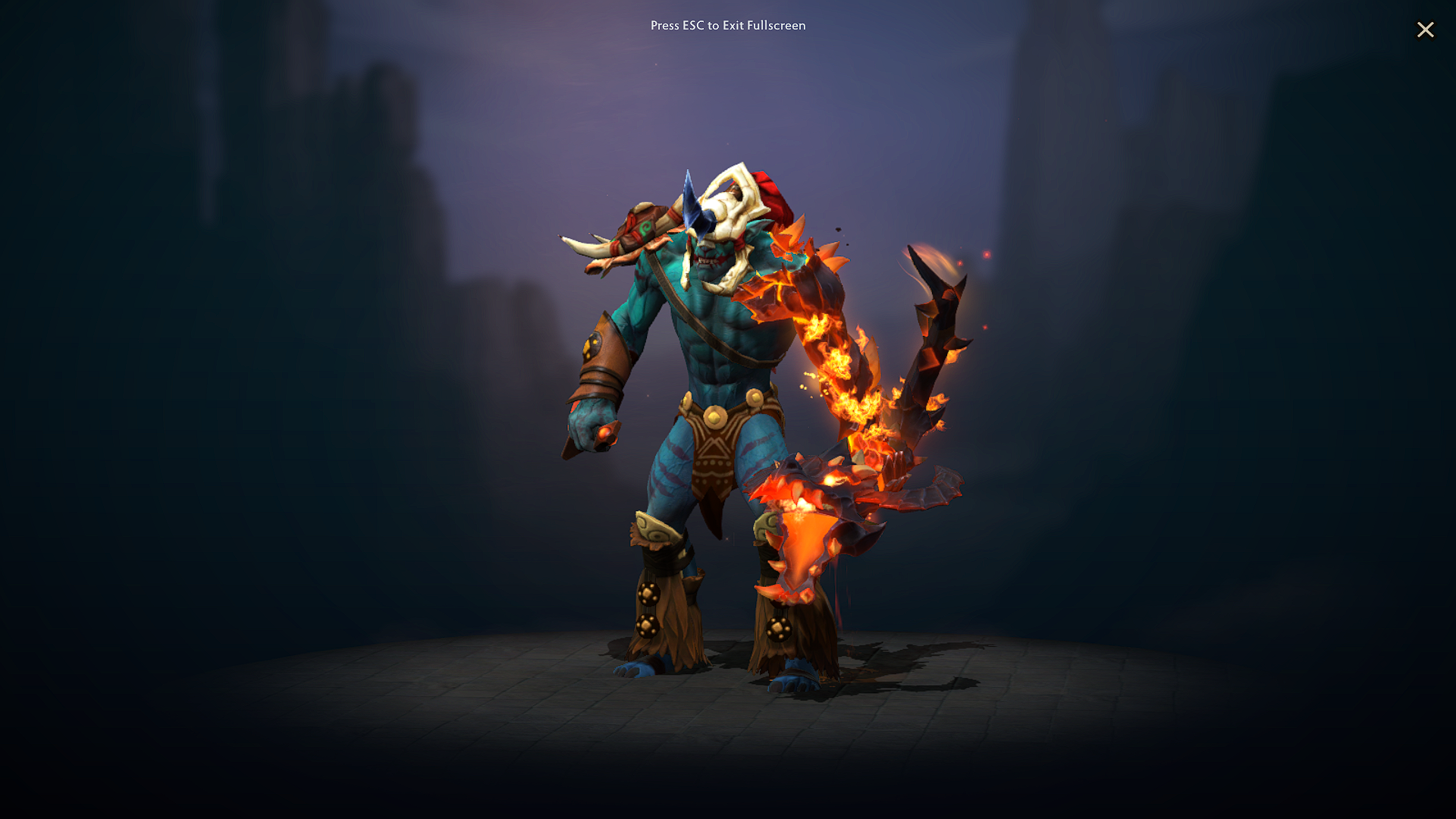Close the fullscreen hero preview
Image resolution: width=1456 pixels, height=819 pixels.
[x=1426, y=30]
